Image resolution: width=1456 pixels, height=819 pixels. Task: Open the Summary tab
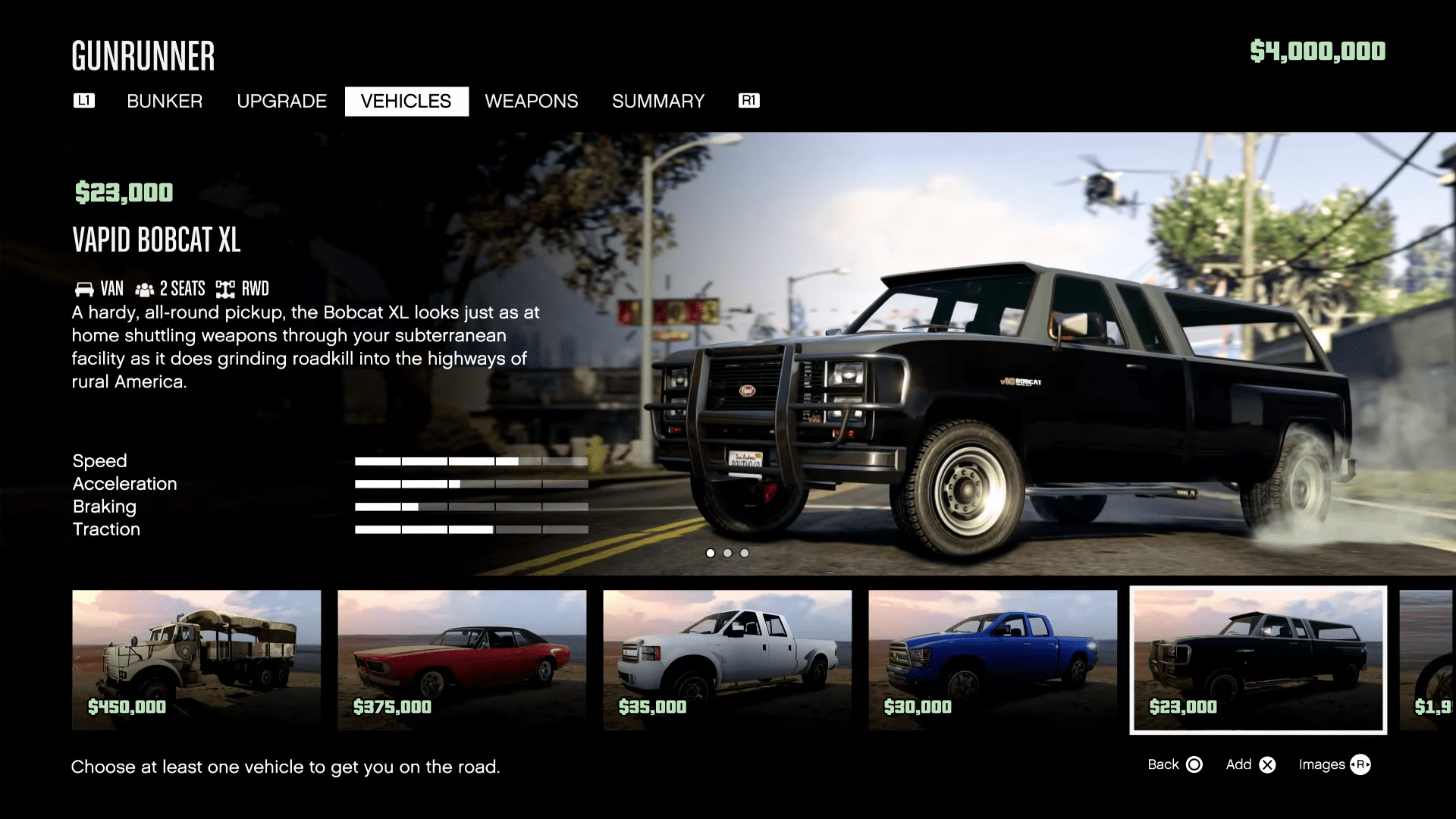click(x=658, y=101)
